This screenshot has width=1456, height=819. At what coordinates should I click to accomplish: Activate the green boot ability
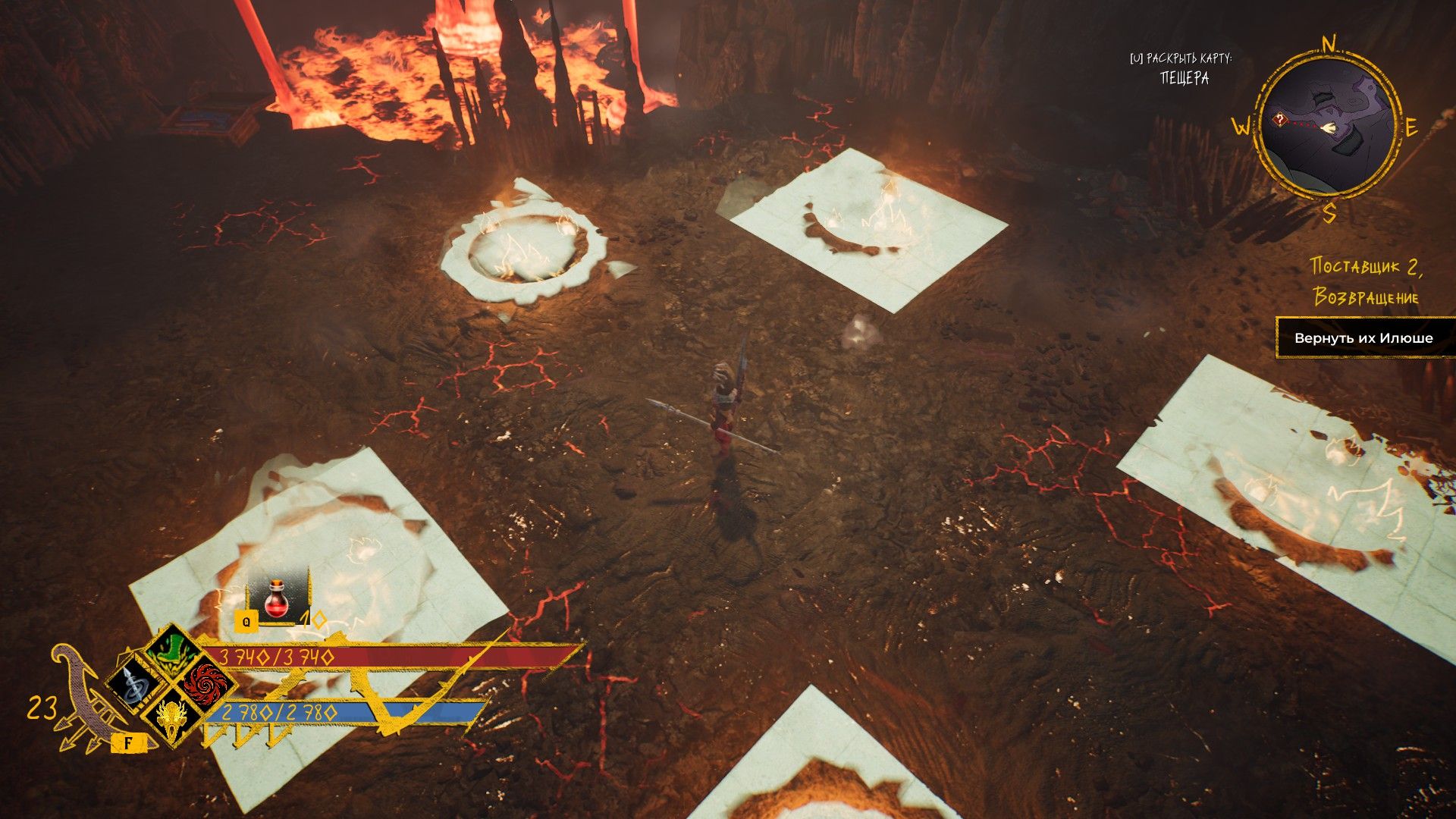point(173,651)
